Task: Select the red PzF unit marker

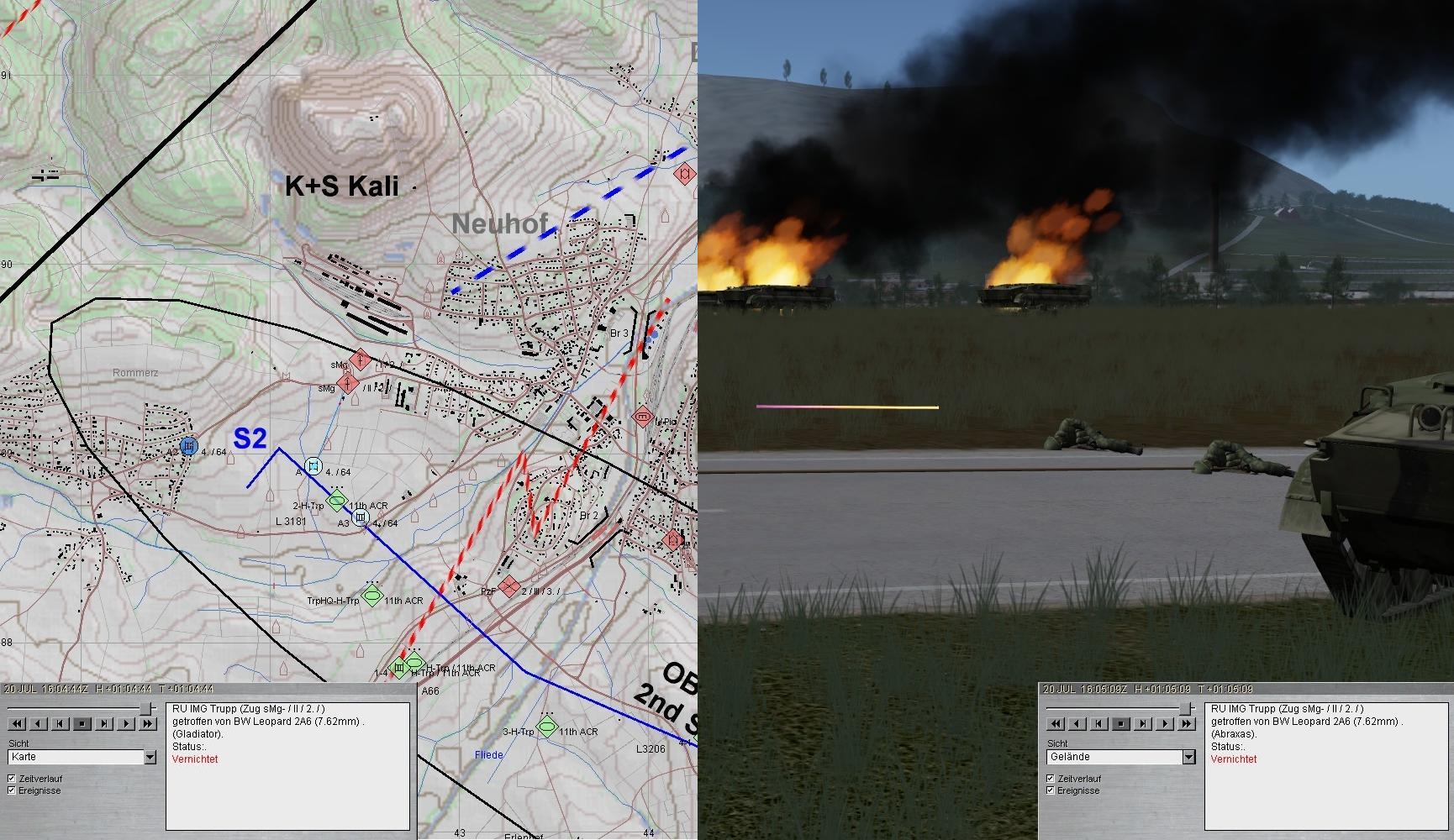Action: 508,586
